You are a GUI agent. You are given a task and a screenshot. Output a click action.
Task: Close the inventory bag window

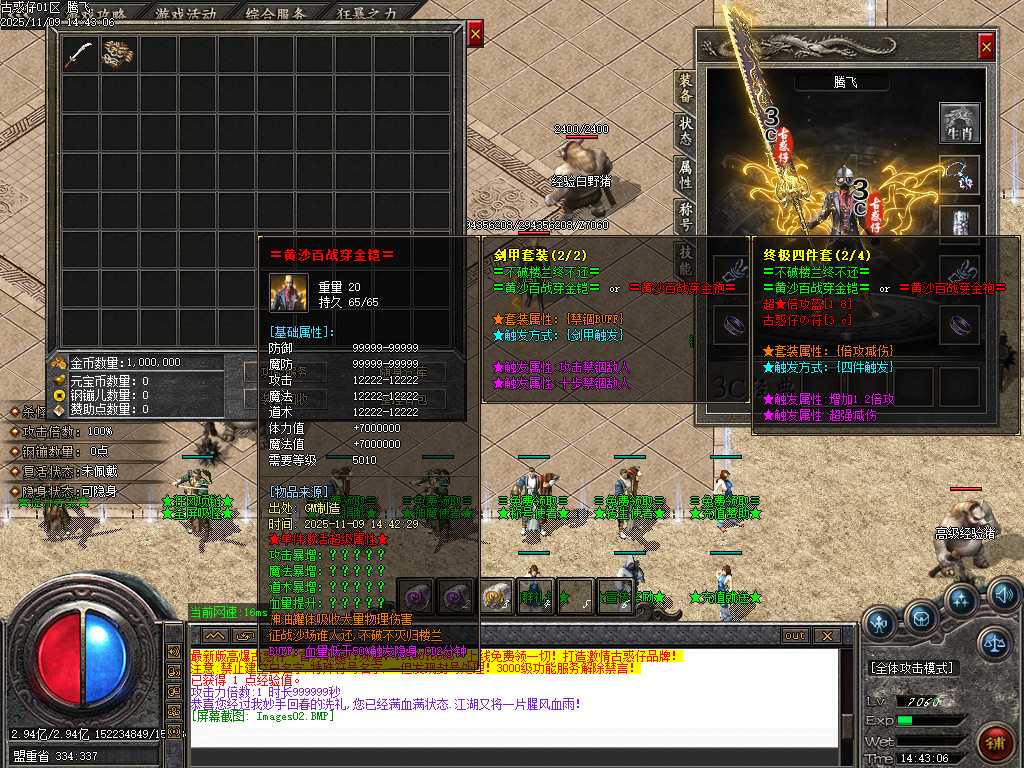coord(475,33)
